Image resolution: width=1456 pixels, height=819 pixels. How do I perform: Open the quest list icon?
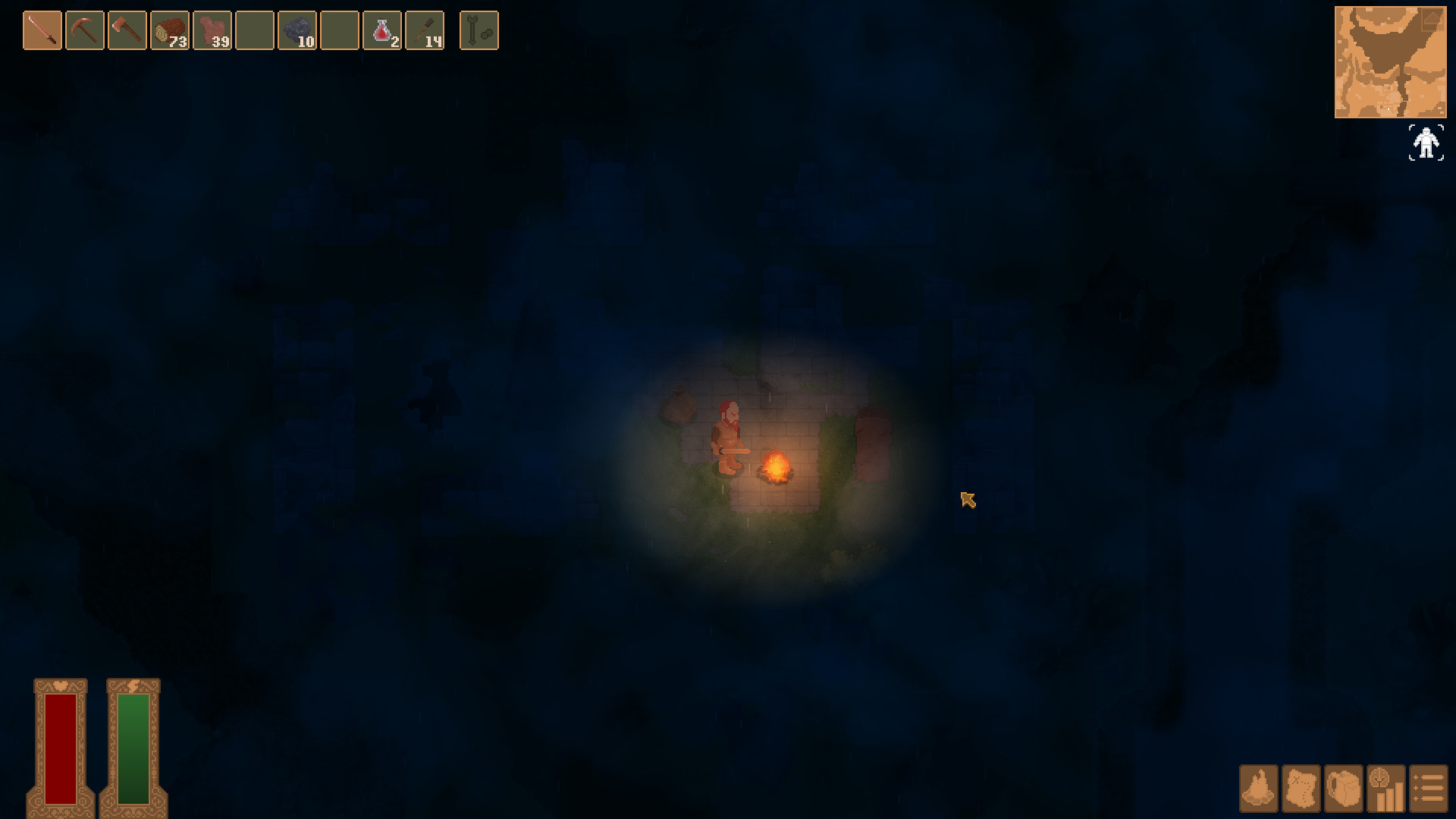pos(1429,790)
